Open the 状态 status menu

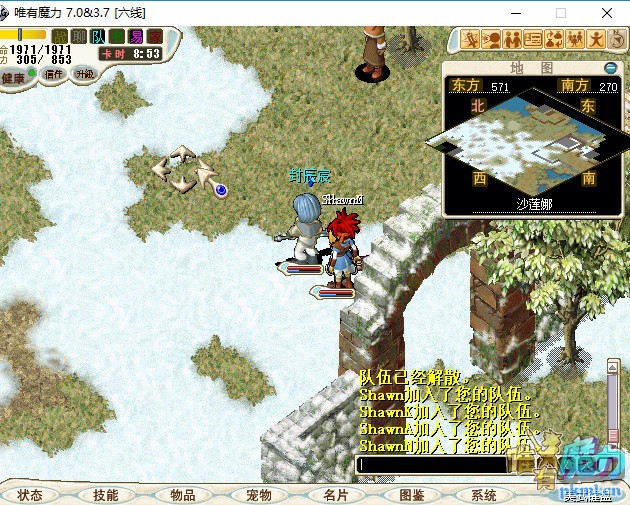[x=30, y=495]
